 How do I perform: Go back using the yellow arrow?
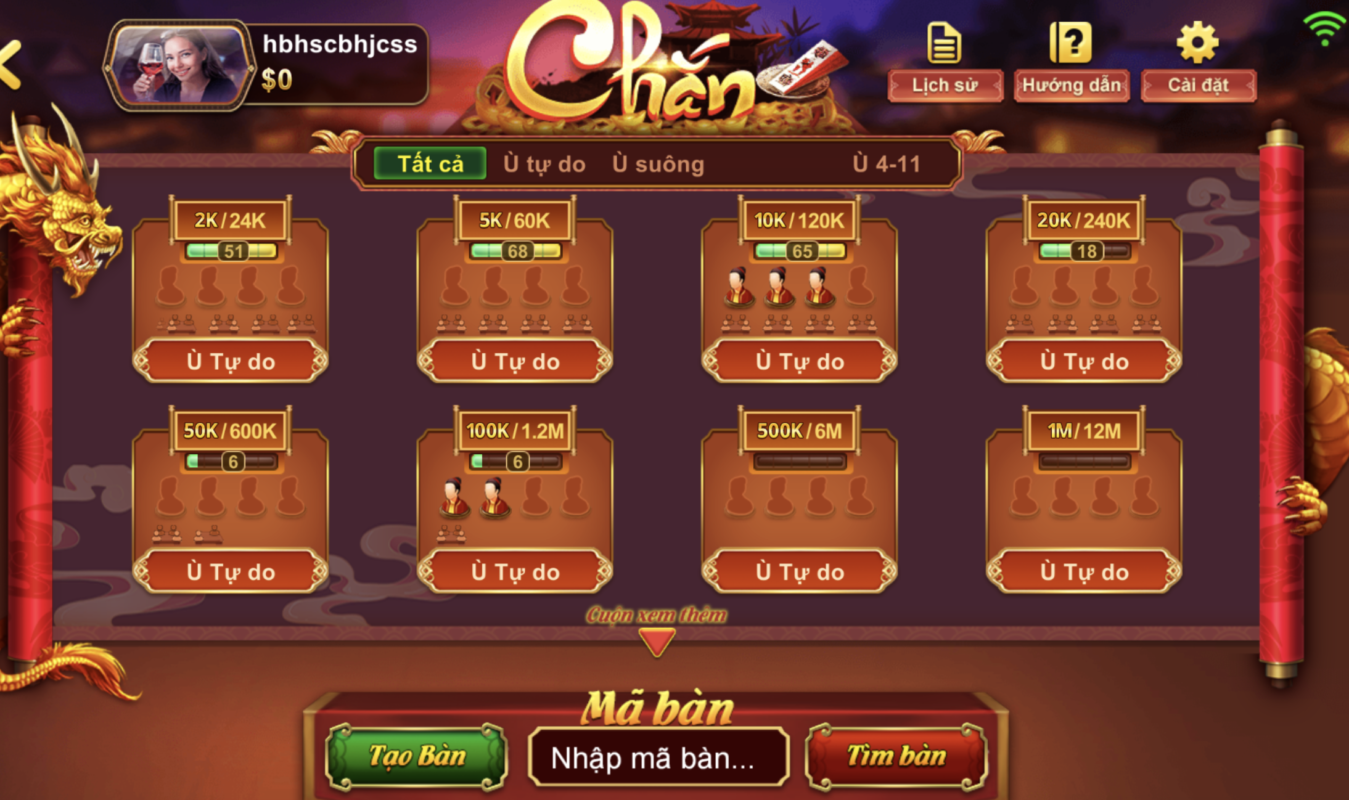[10, 66]
